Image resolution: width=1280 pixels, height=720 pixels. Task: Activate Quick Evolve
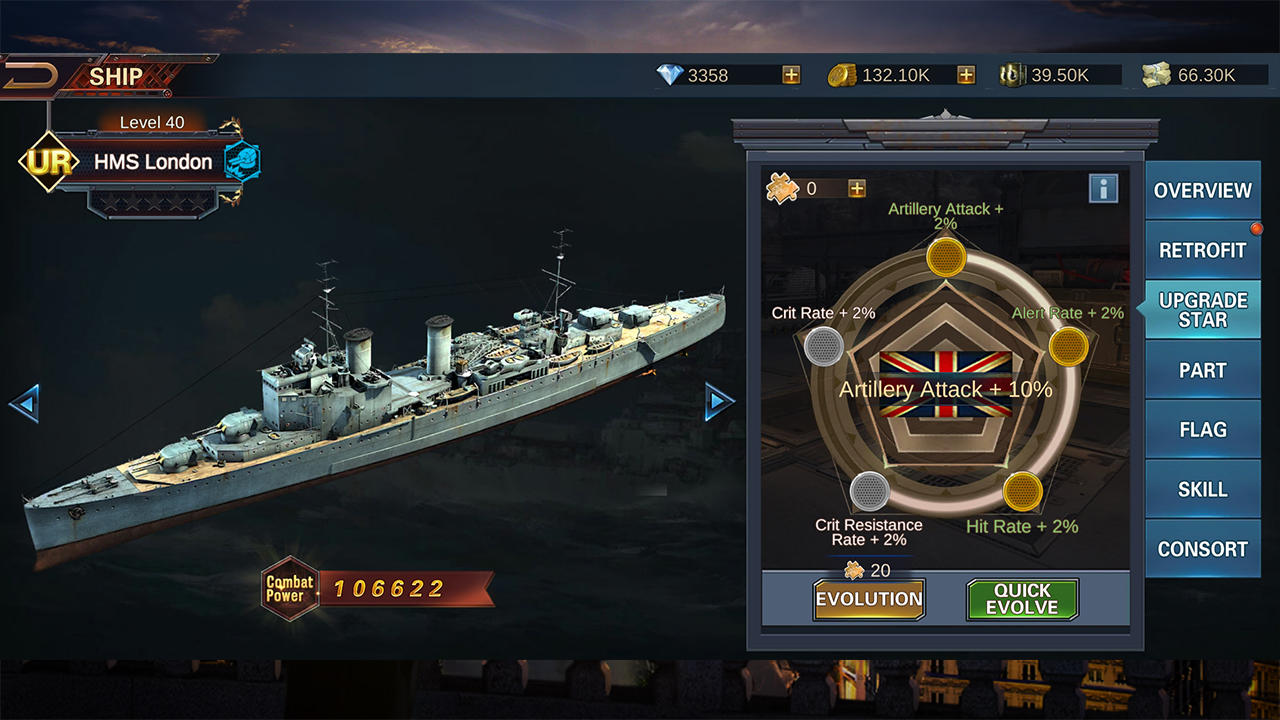[x=1022, y=599]
